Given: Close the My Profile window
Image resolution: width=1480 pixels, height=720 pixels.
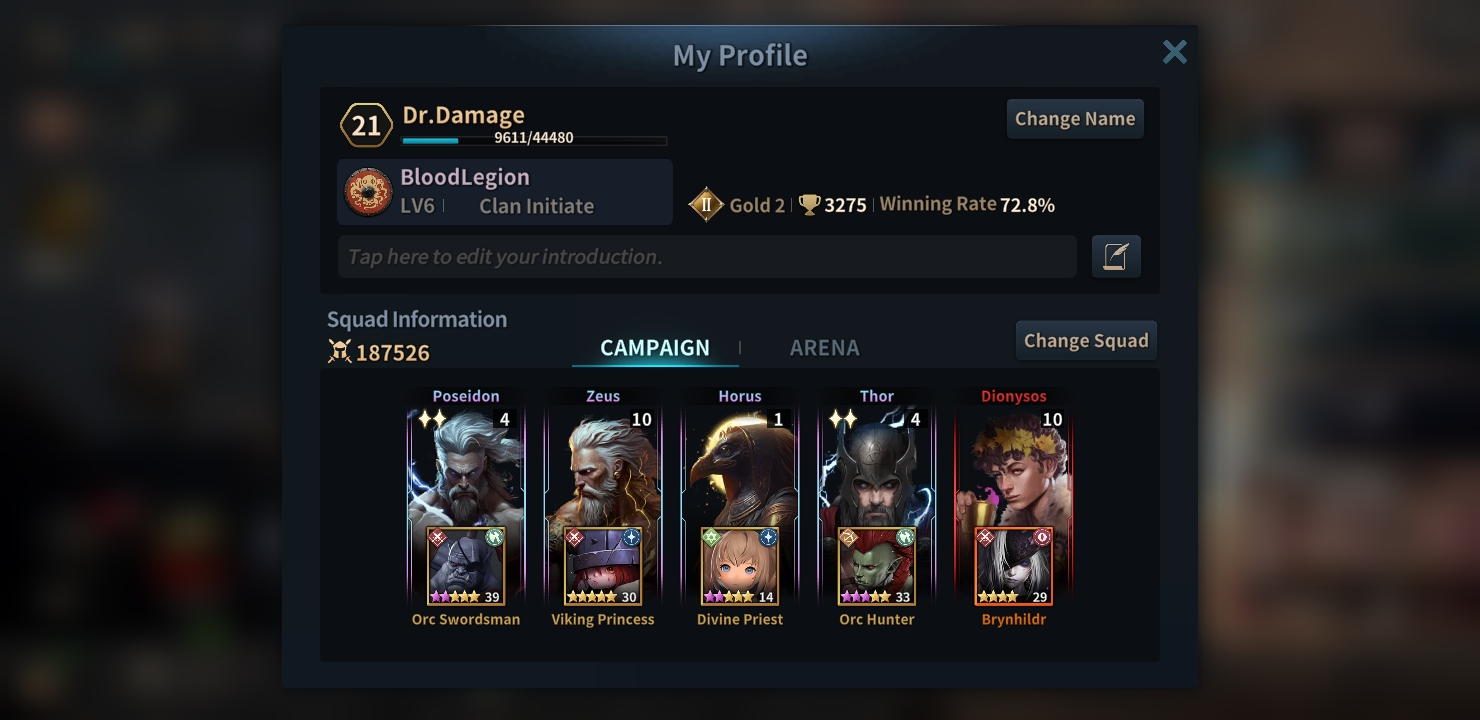Looking at the screenshot, I should [x=1174, y=52].
